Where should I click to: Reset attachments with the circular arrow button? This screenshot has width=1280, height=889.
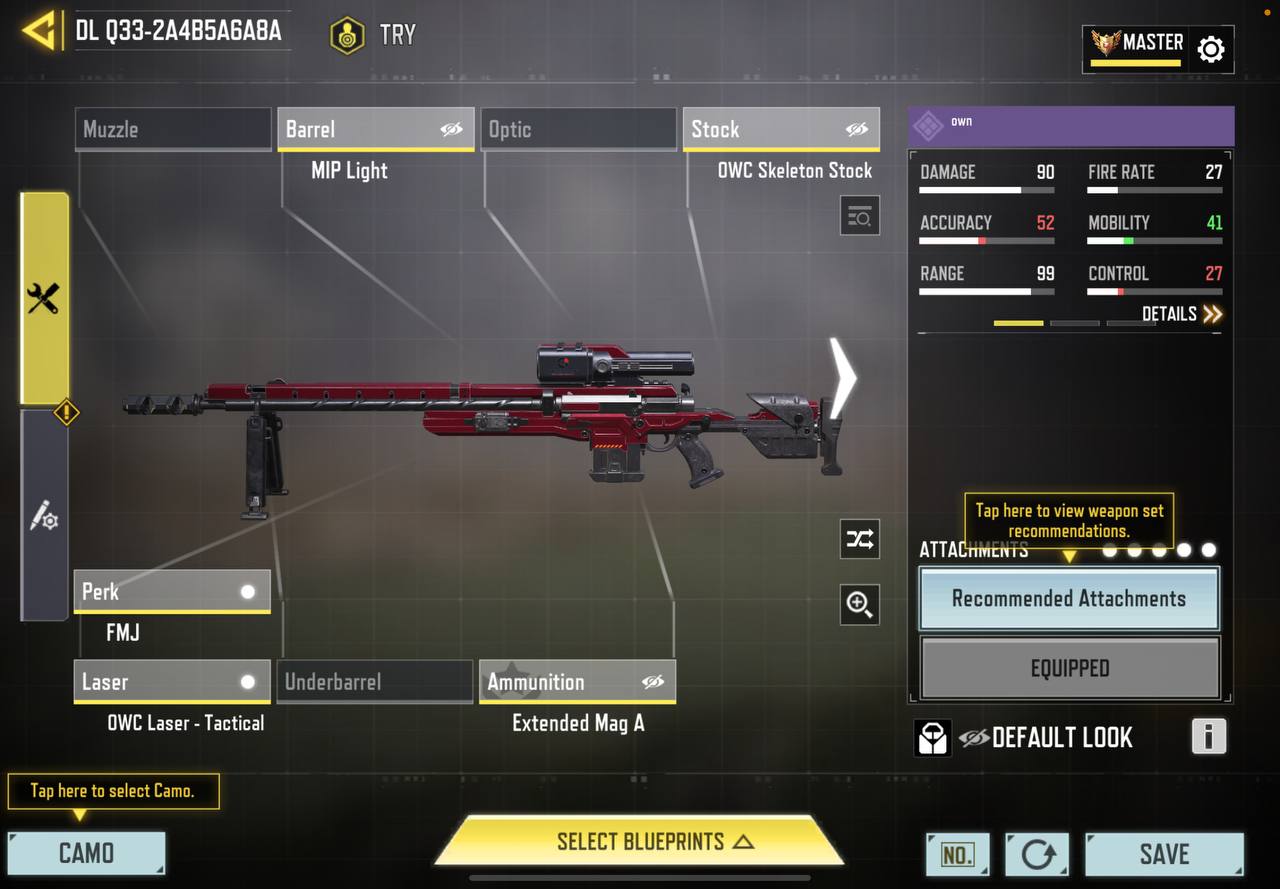(1037, 854)
